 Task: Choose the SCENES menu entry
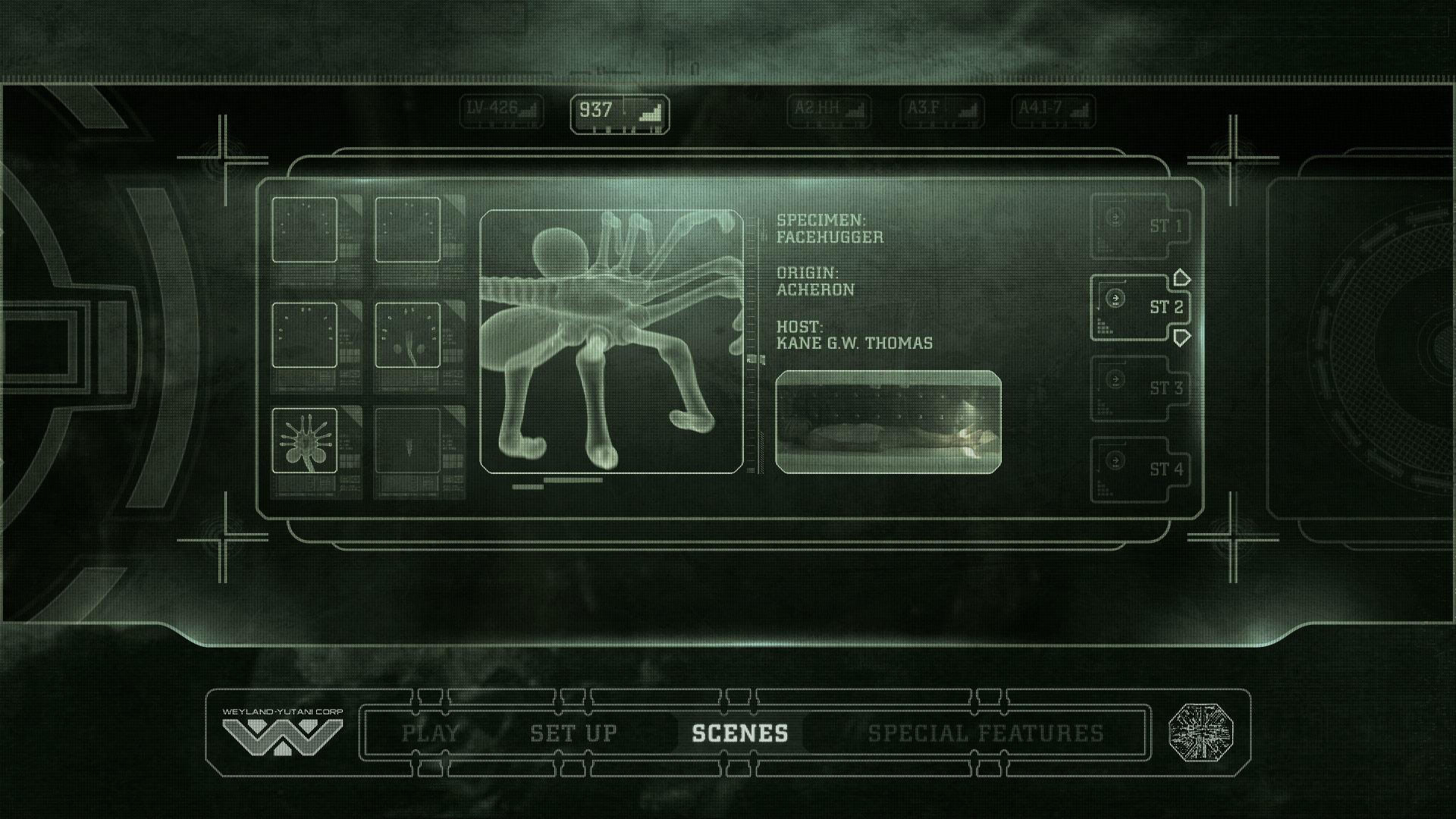739,733
